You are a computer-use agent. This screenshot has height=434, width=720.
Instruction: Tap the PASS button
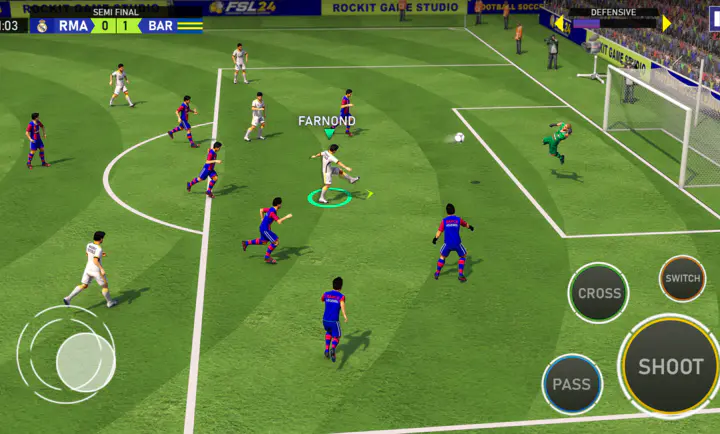click(x=572, y=384)
